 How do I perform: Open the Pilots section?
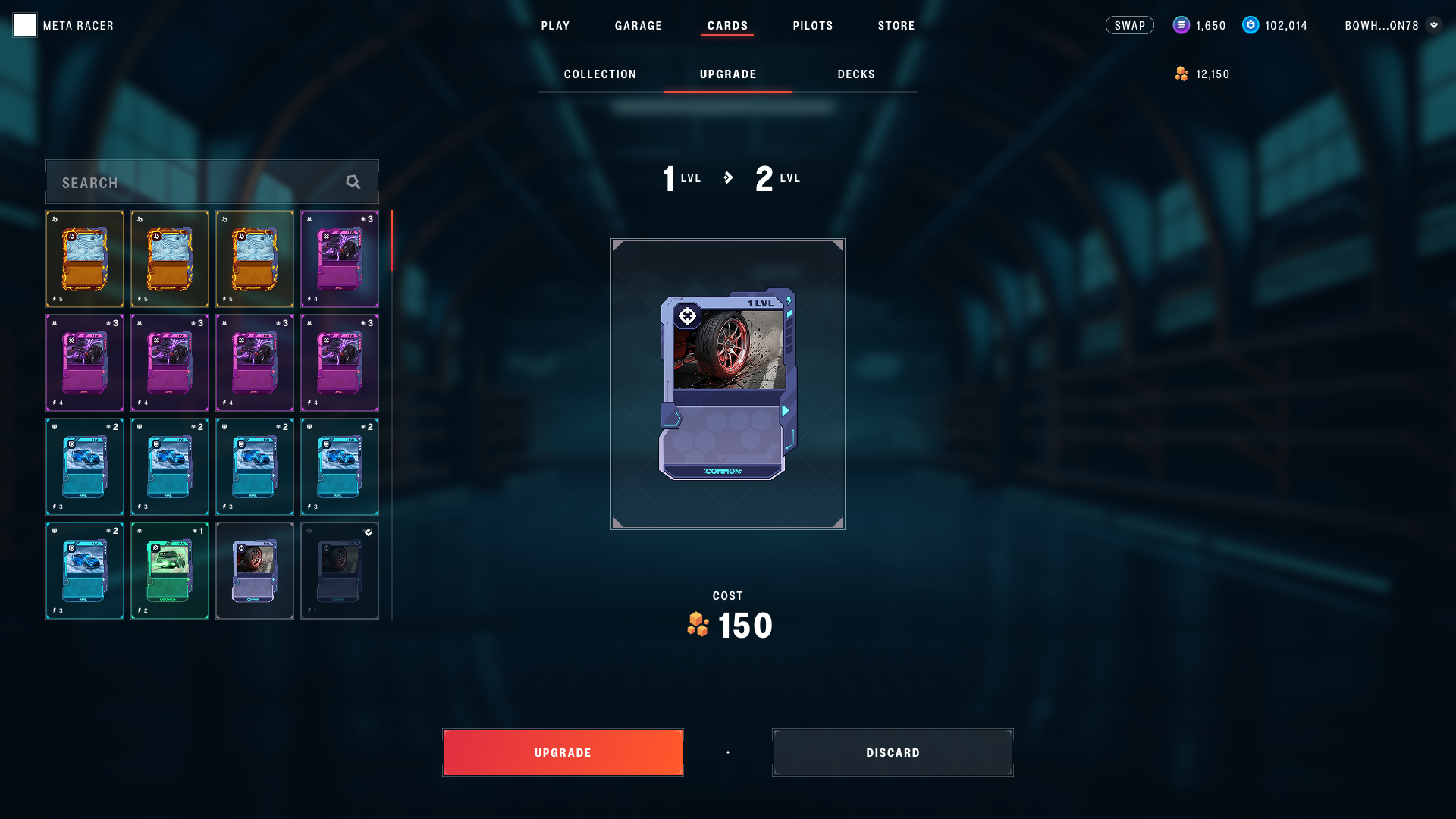(813, 26)
